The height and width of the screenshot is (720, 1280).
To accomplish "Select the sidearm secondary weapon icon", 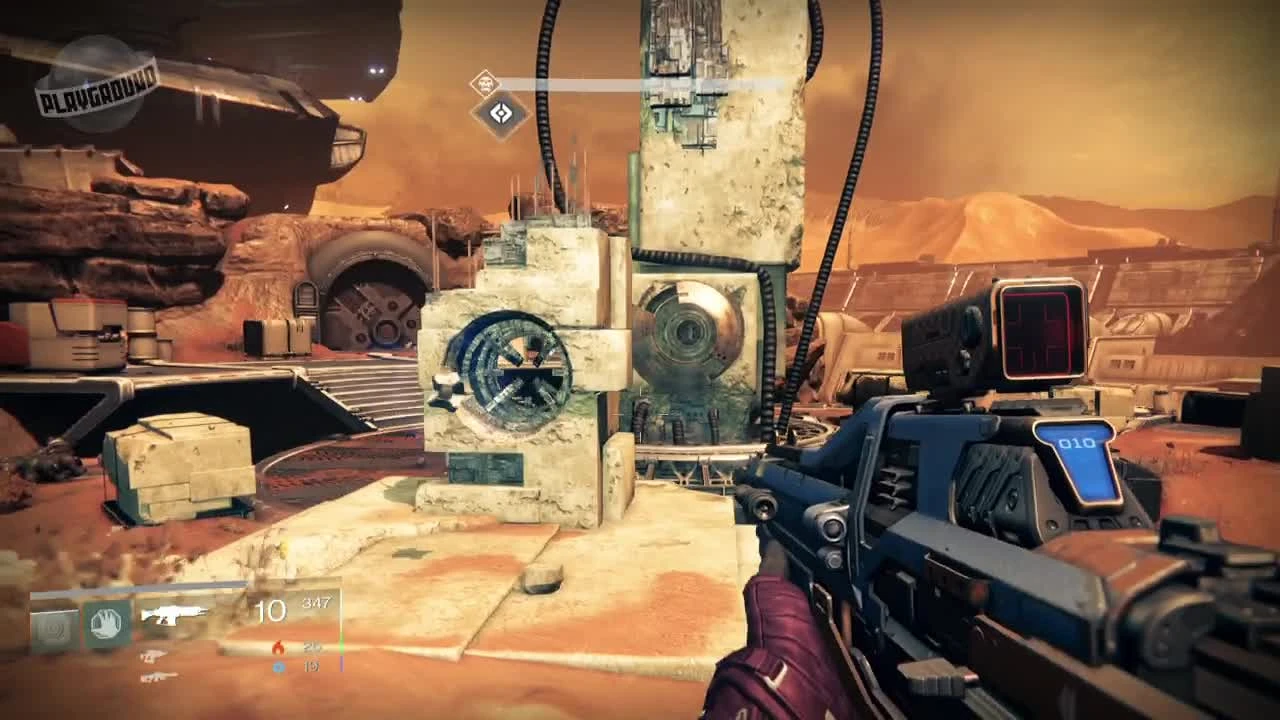I will (x=153, y=658).
